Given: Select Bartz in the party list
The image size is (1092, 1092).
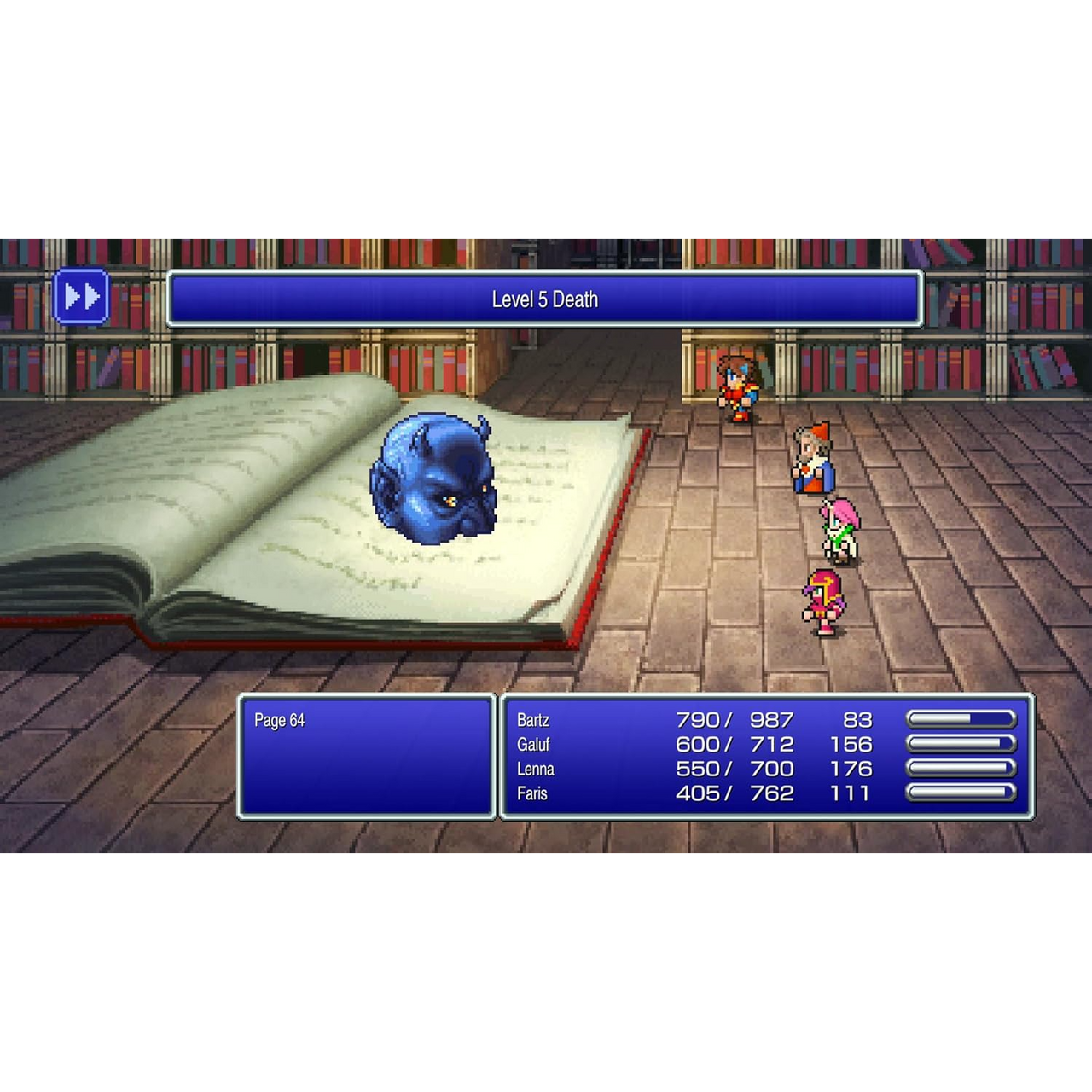Looking at the screenshot, I should click(533, 721).
